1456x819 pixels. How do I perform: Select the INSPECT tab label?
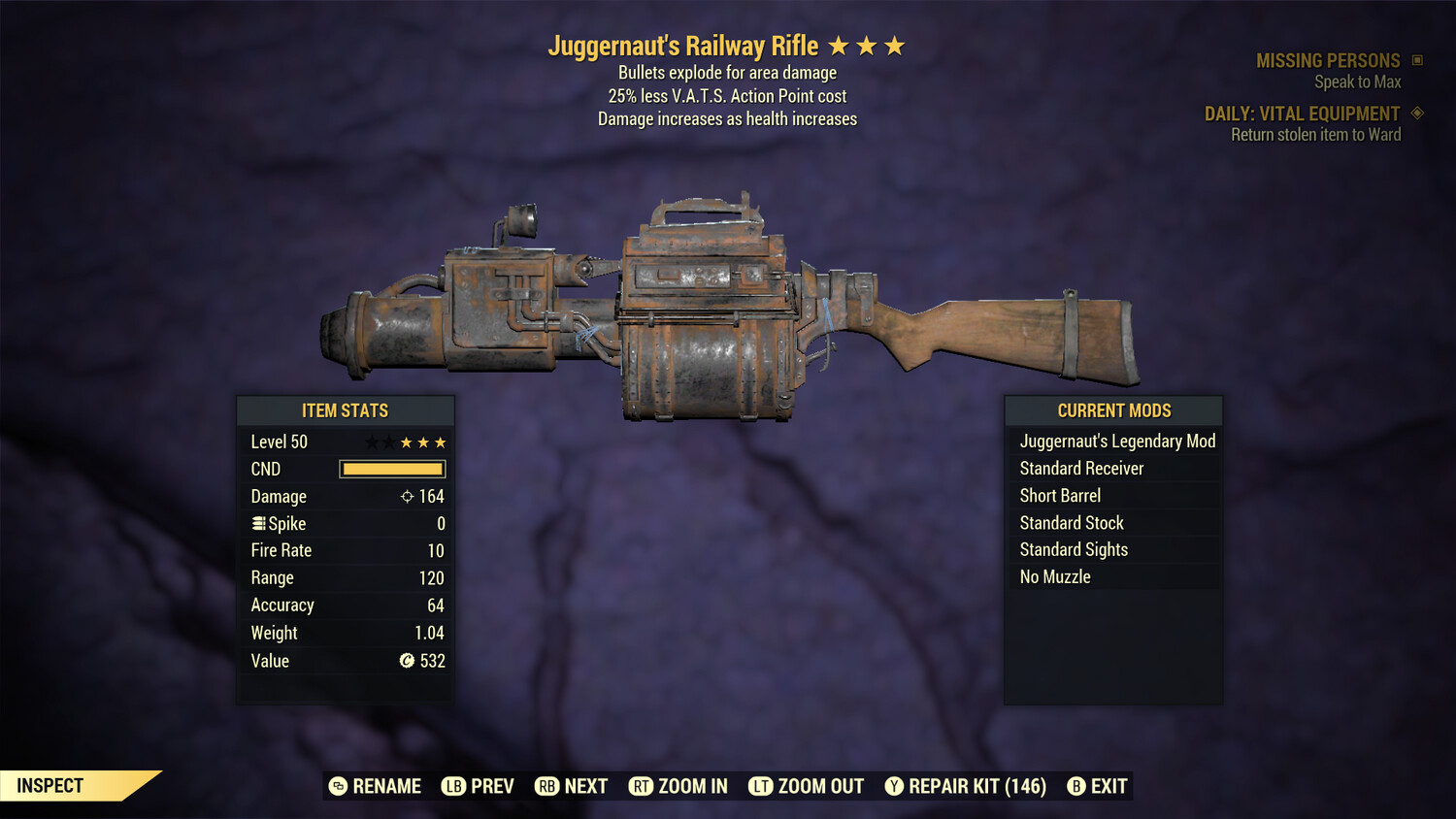49,785
